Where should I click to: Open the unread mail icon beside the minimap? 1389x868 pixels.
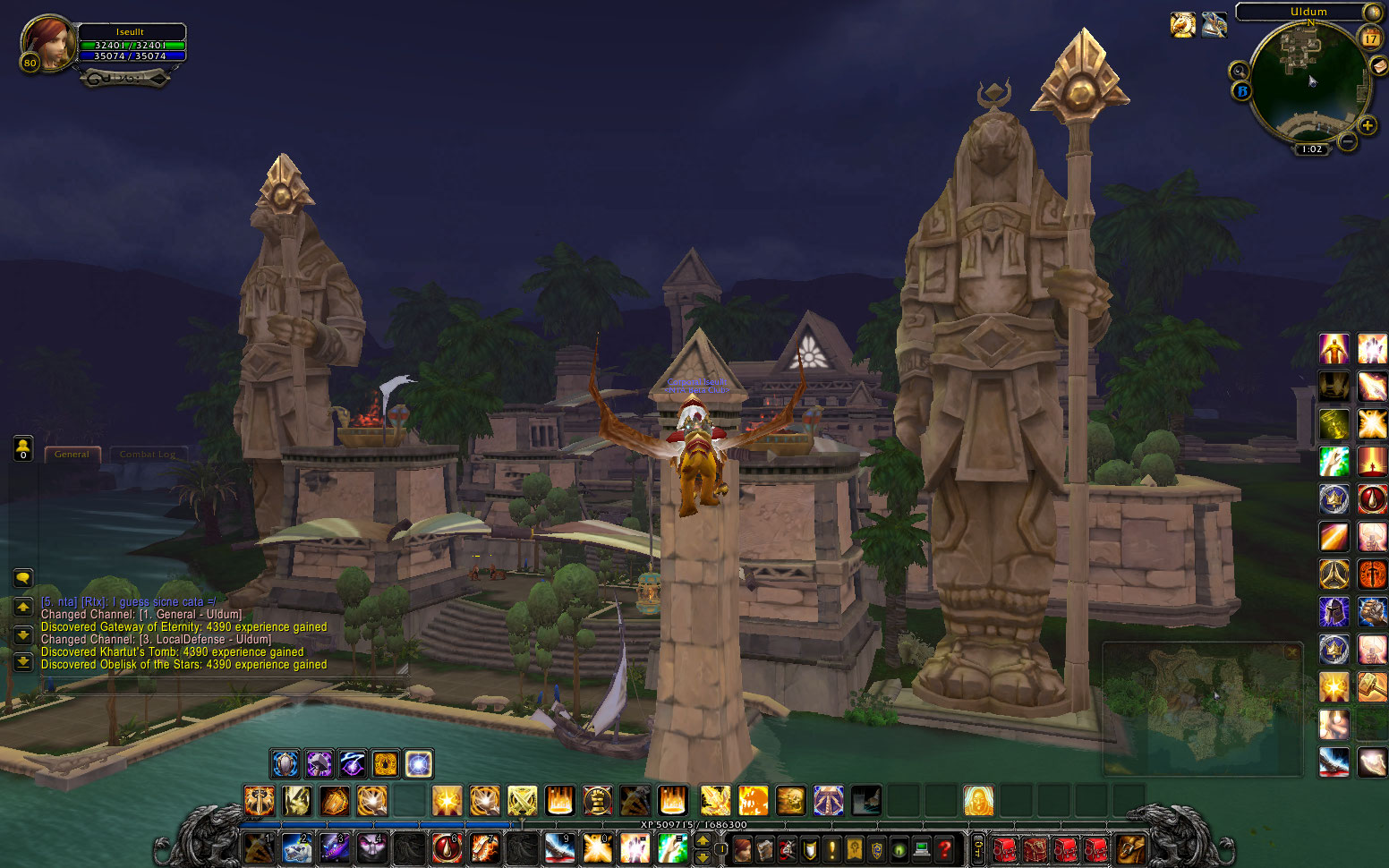(x=1378, y=66)
